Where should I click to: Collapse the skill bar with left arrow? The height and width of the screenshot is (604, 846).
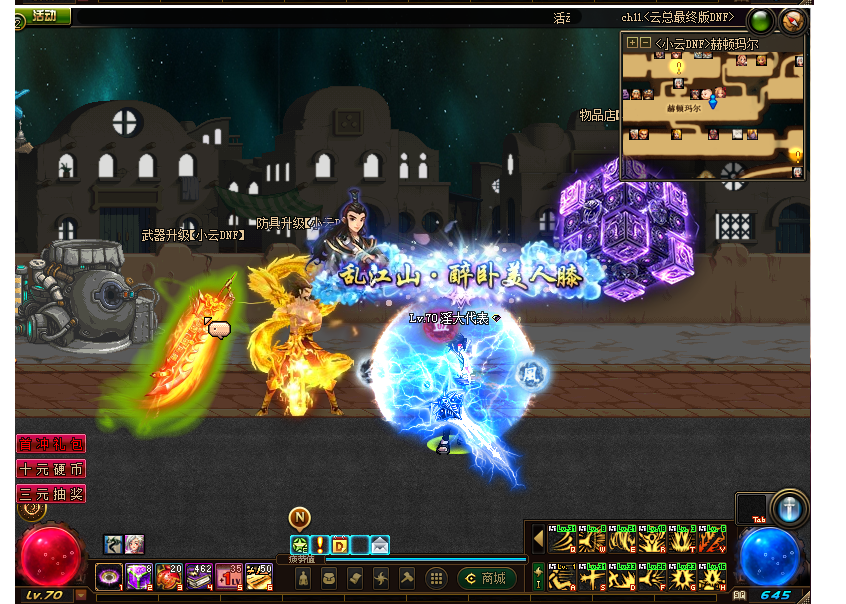[x=538, y=541]
